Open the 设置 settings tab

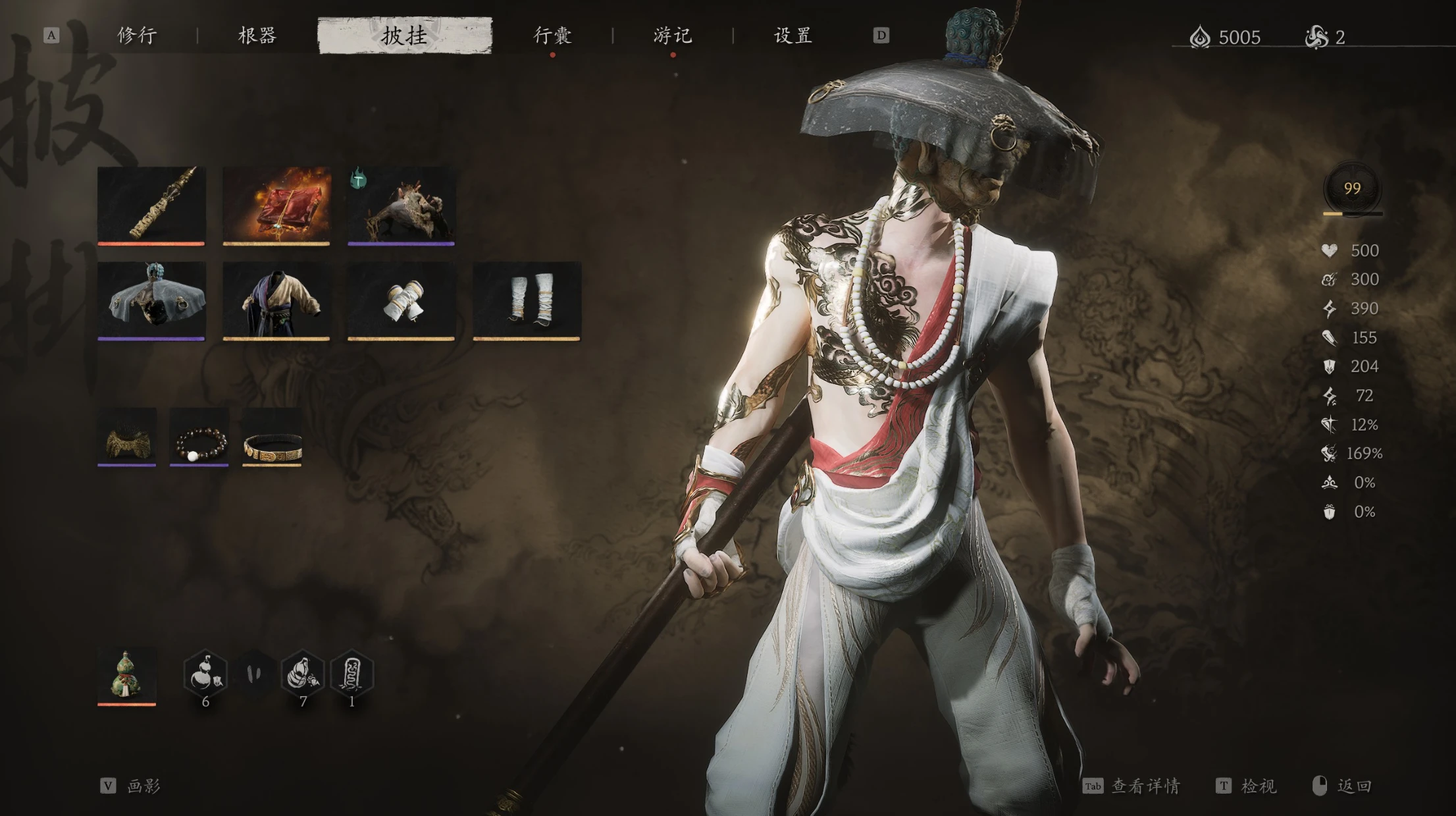point(793,36)
